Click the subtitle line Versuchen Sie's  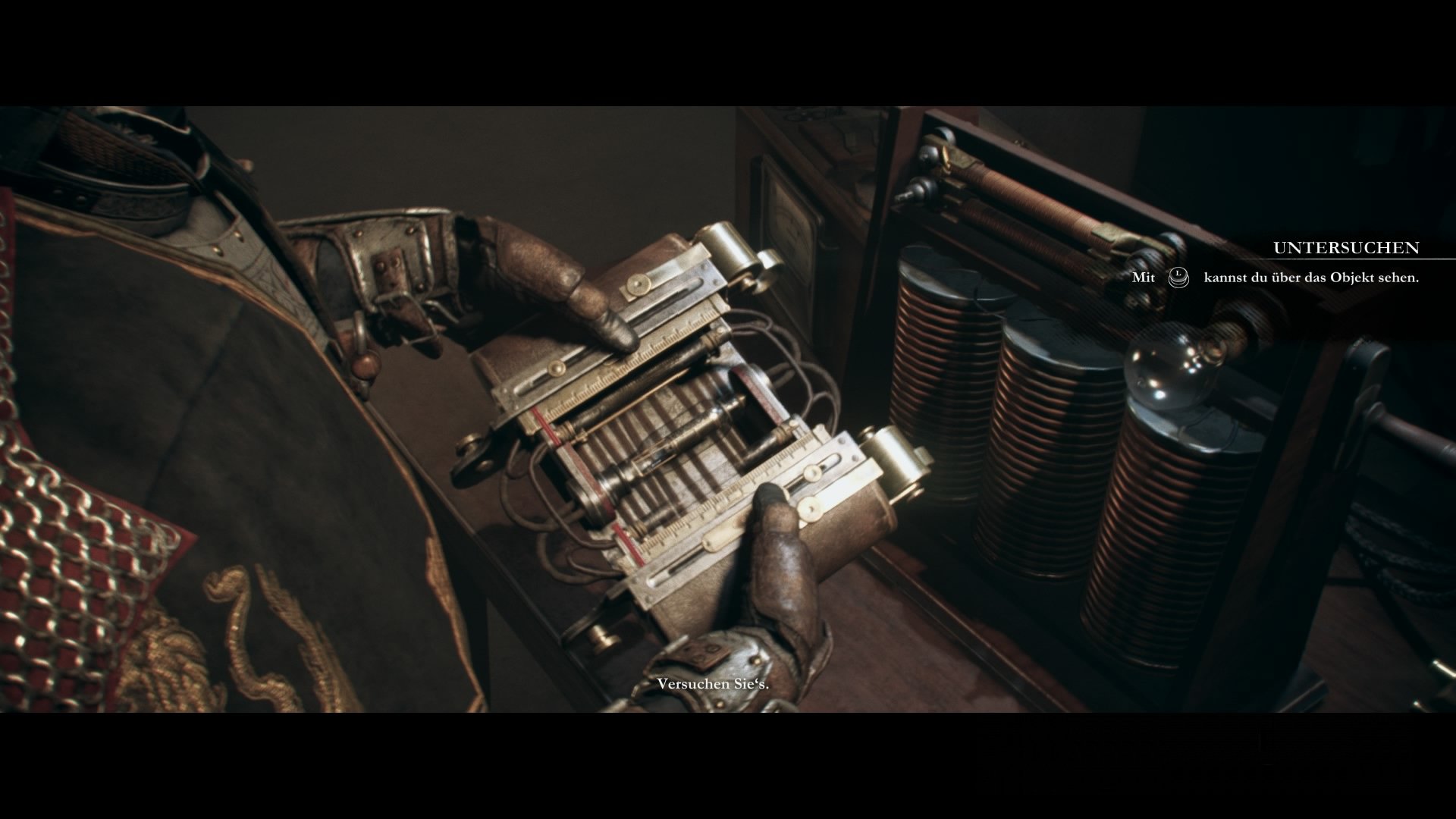(714, 685)
